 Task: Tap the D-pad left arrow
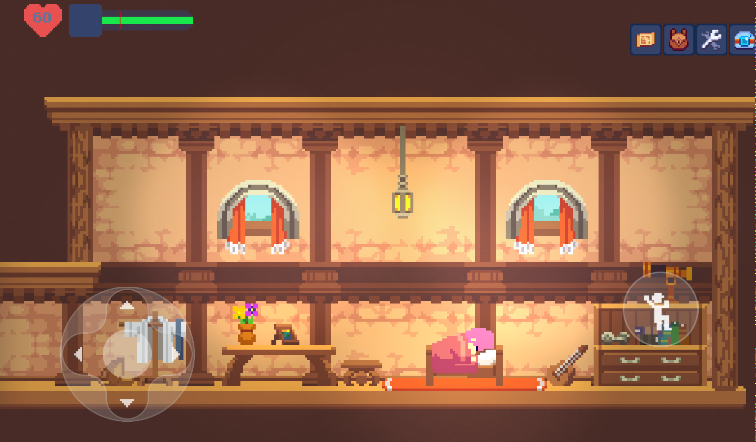pyautogui.click(x=78, y=354)
